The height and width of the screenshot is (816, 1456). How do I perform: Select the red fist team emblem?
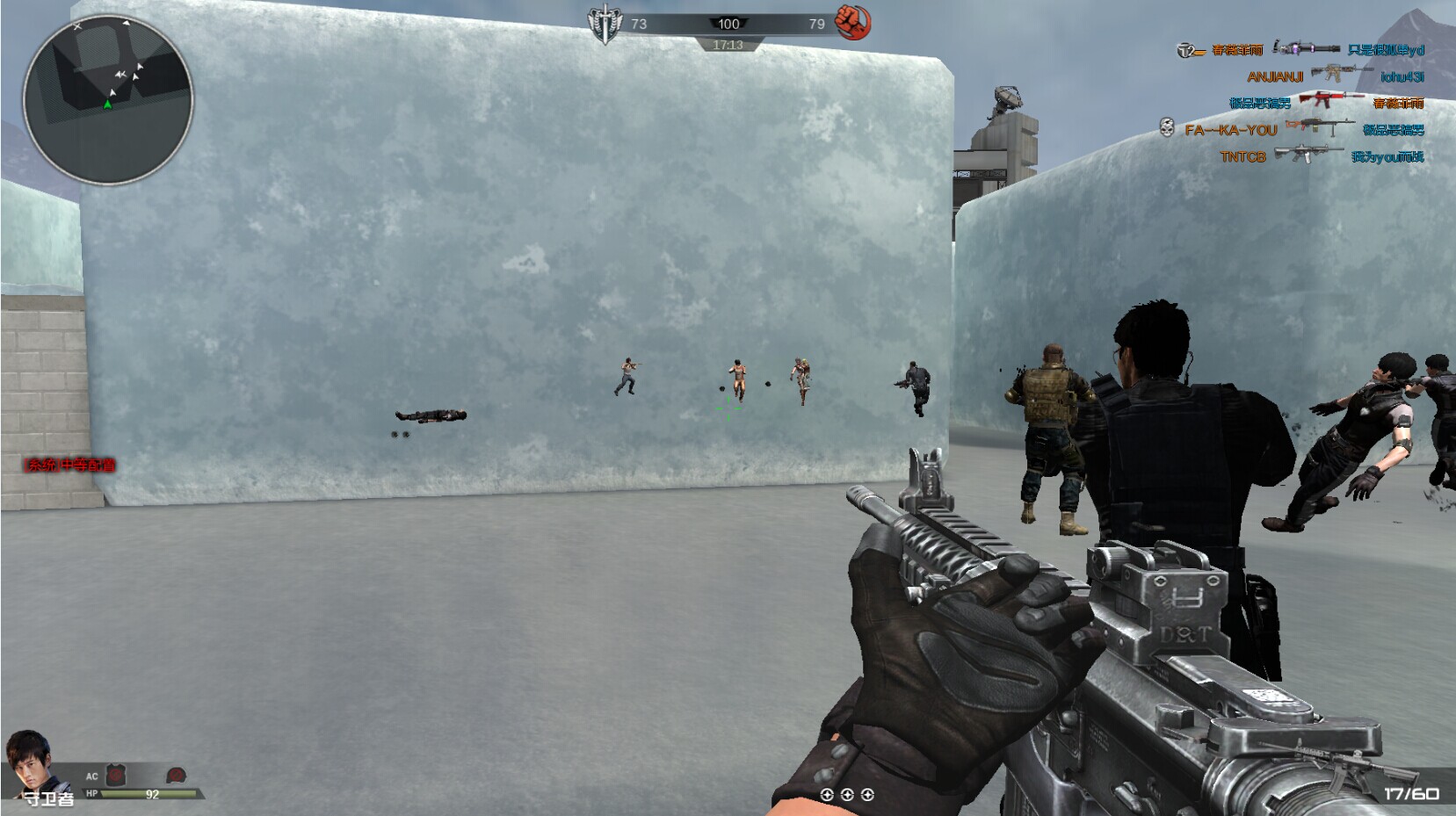[852, 23]
